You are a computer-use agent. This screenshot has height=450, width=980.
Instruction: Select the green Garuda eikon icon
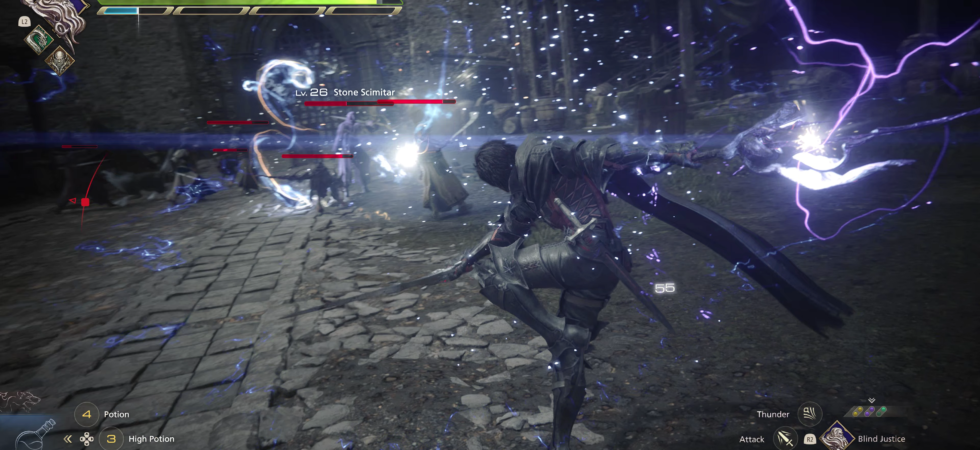[39, 38]
